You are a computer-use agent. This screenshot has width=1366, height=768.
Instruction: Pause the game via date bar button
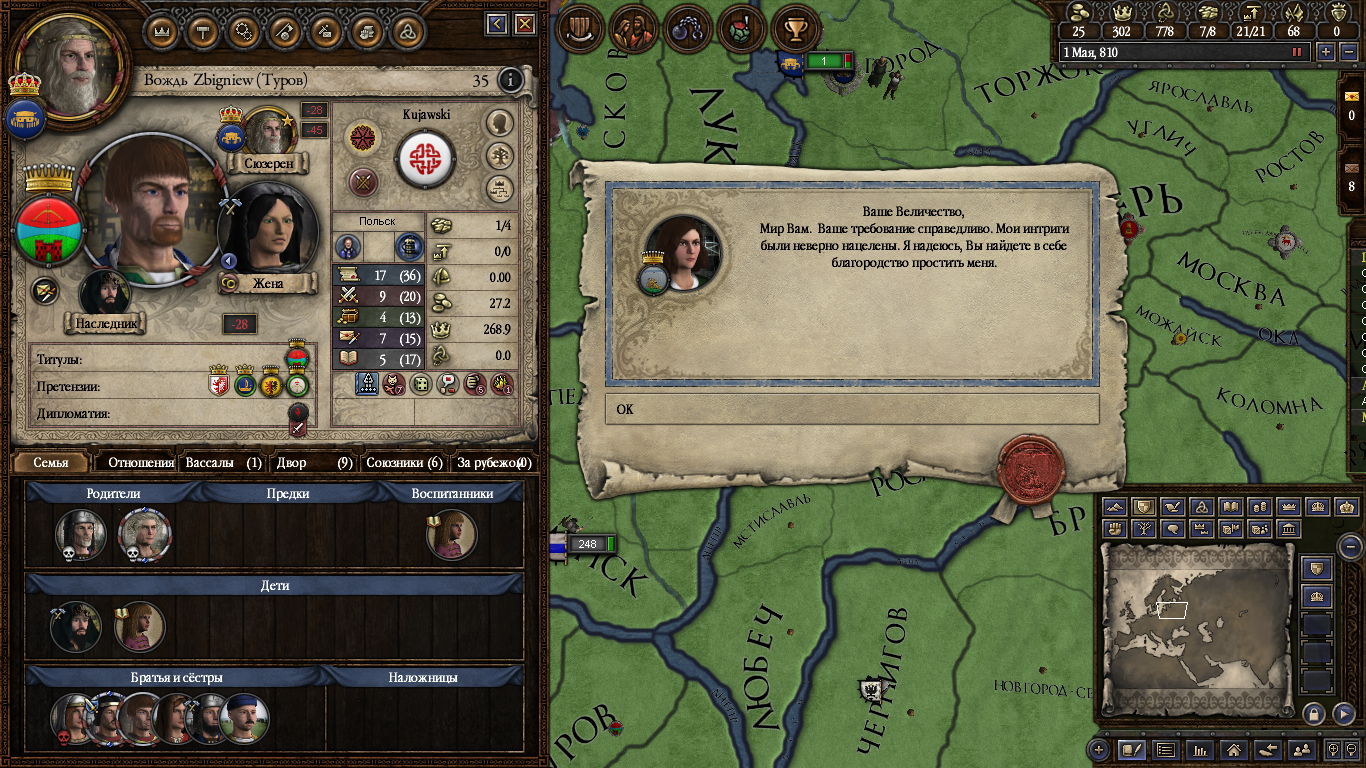[1298, 52]
